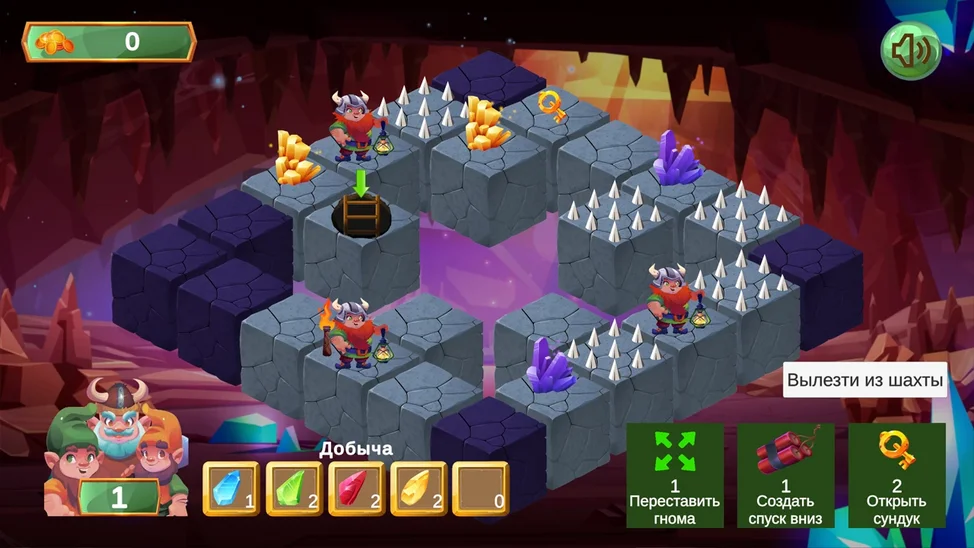Choose the key "Открыть сундук" action
This screenshot has width=974, height=548.
coord(897,475)
